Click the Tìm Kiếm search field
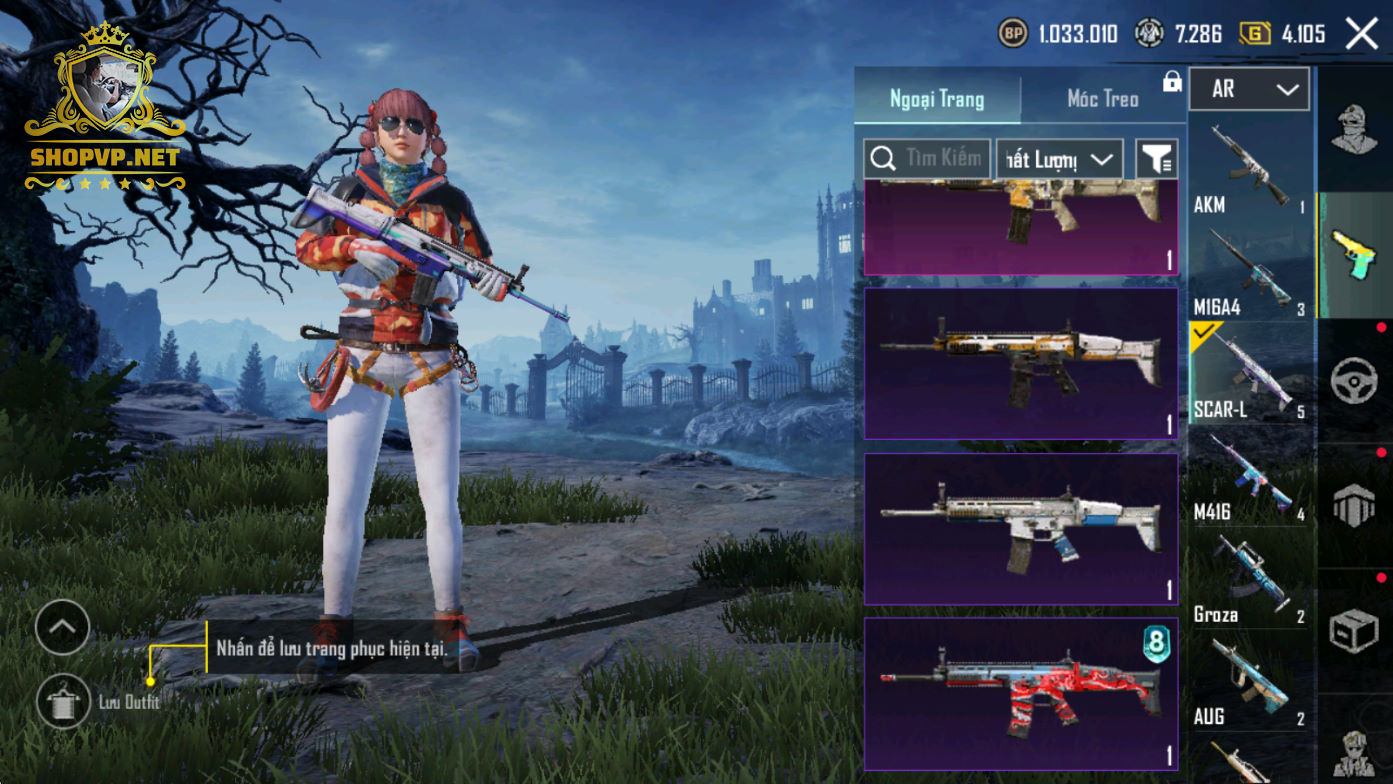The height and width of the screenshot is (784, 1393). [x=928, y=158]
